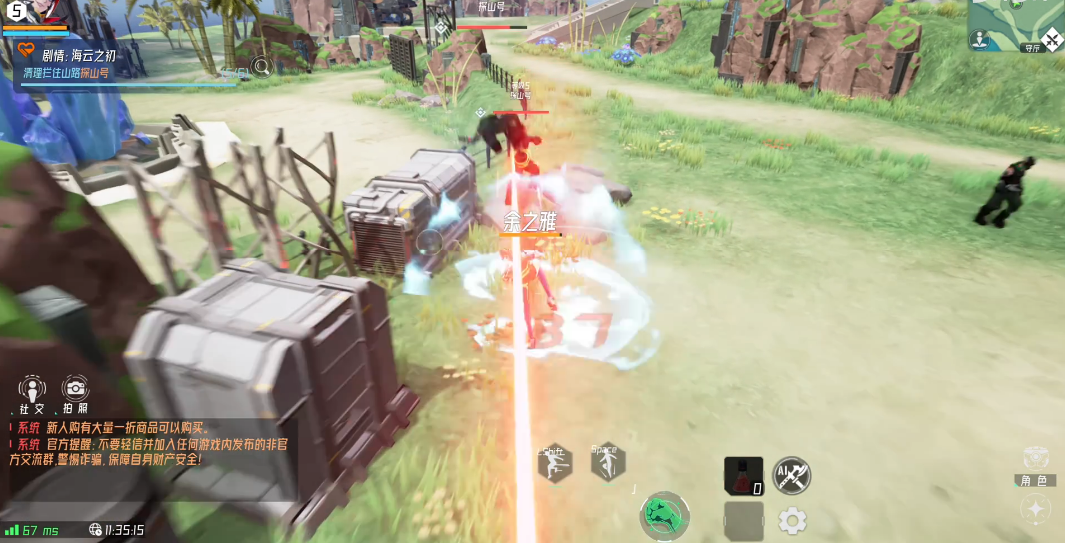Open the 社交 social menu
1065x543 pixels.
[x=33, y=391]
